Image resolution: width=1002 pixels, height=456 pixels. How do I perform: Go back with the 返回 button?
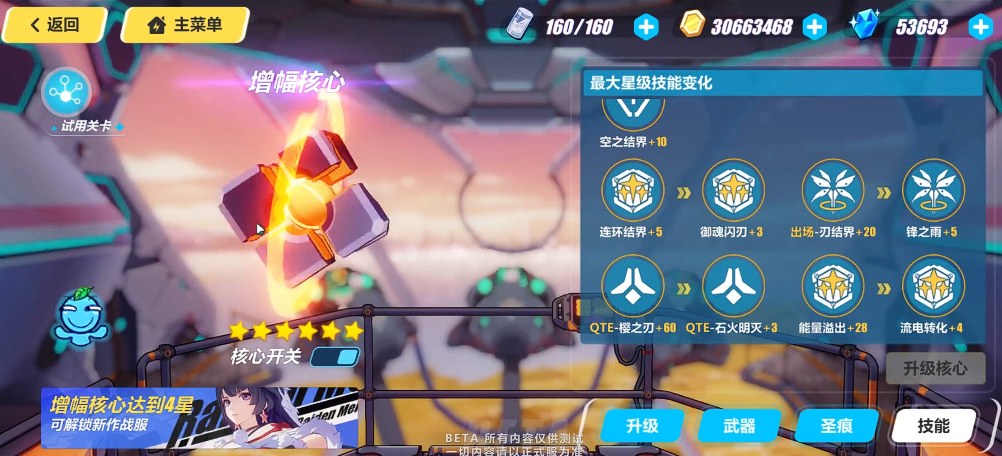coord(55,25)
